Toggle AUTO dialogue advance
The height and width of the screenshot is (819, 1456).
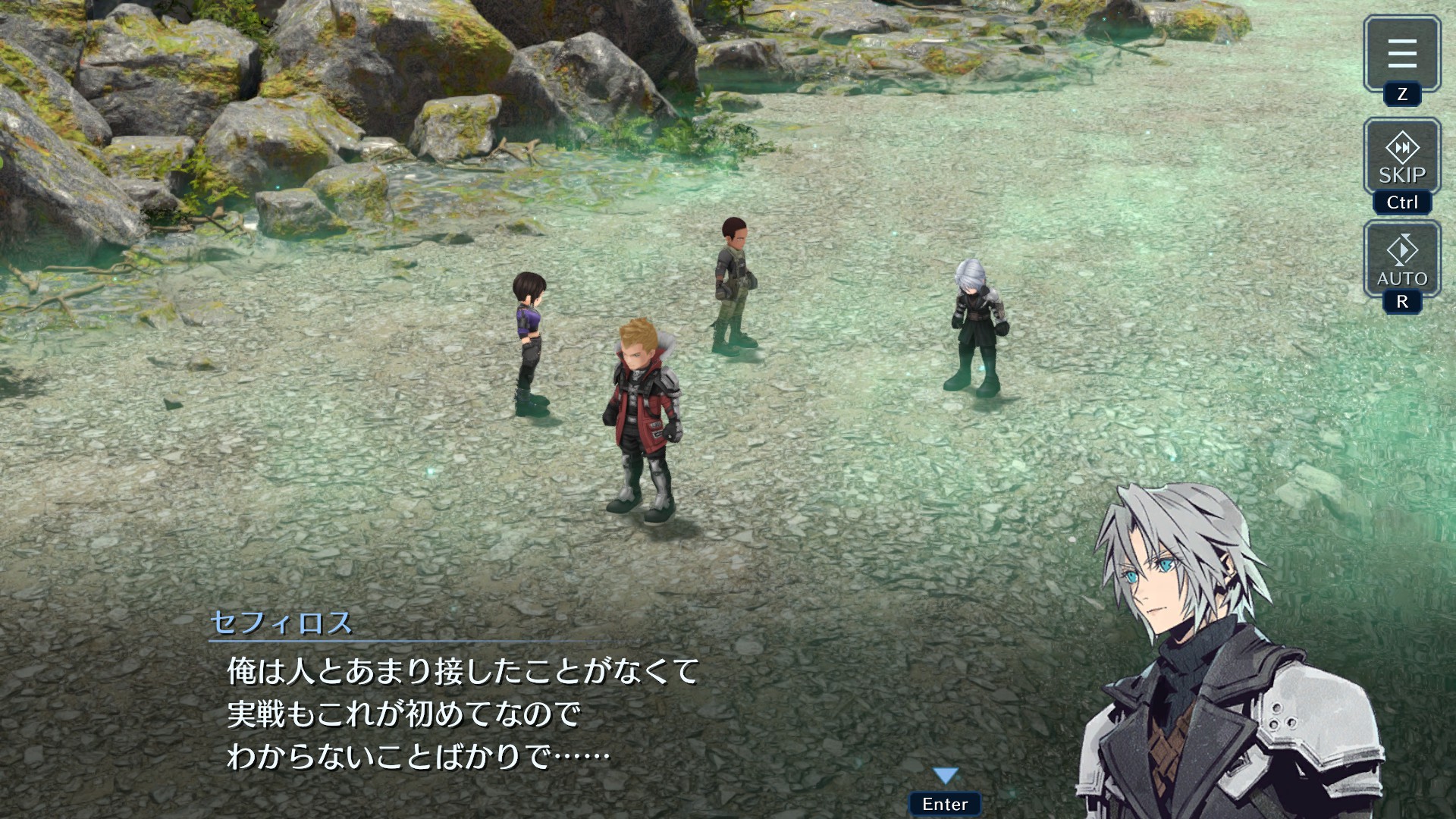click(1401, 259)
